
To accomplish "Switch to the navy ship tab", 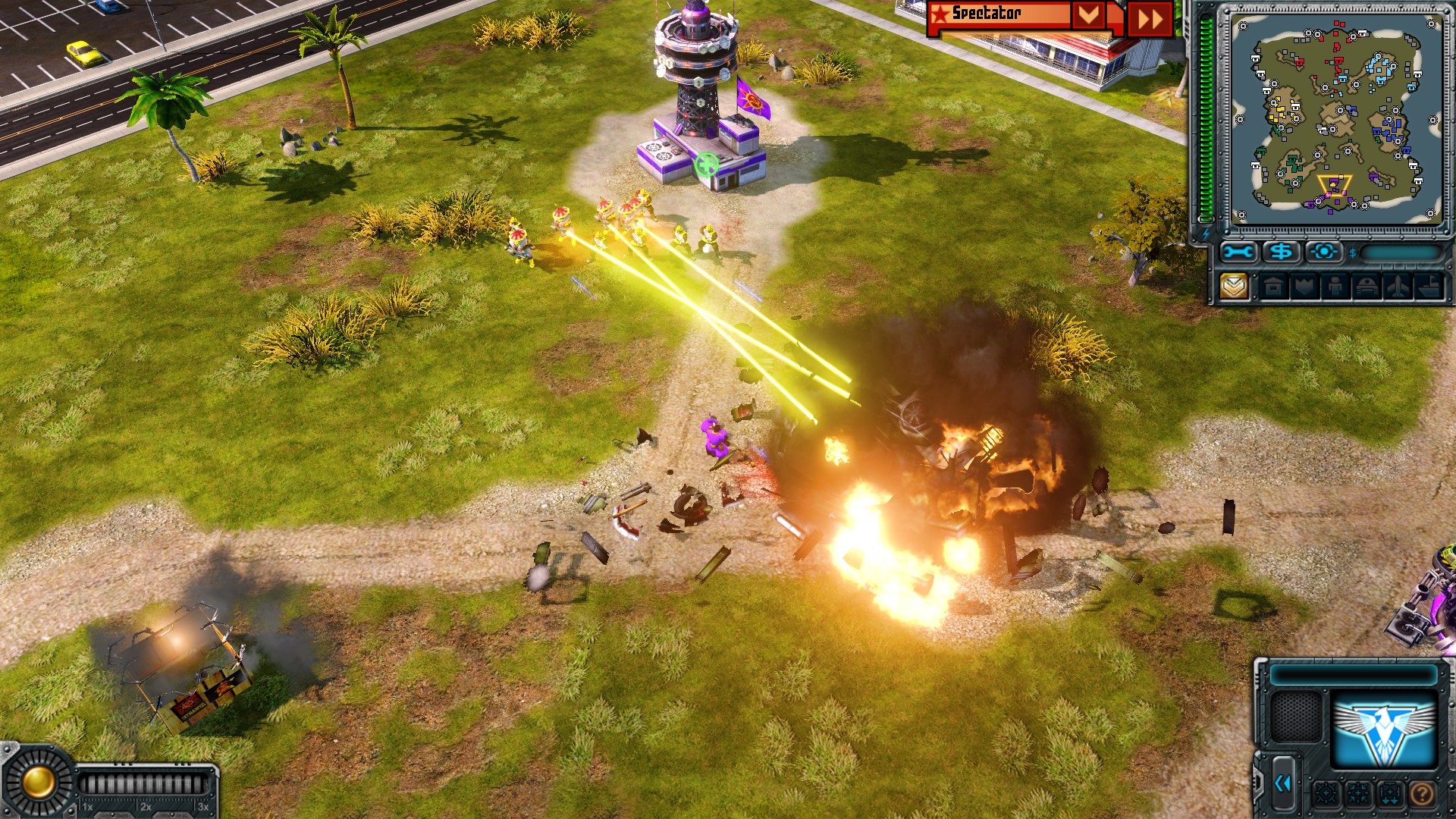I will pyautogui.click(x=1429, y=287).
